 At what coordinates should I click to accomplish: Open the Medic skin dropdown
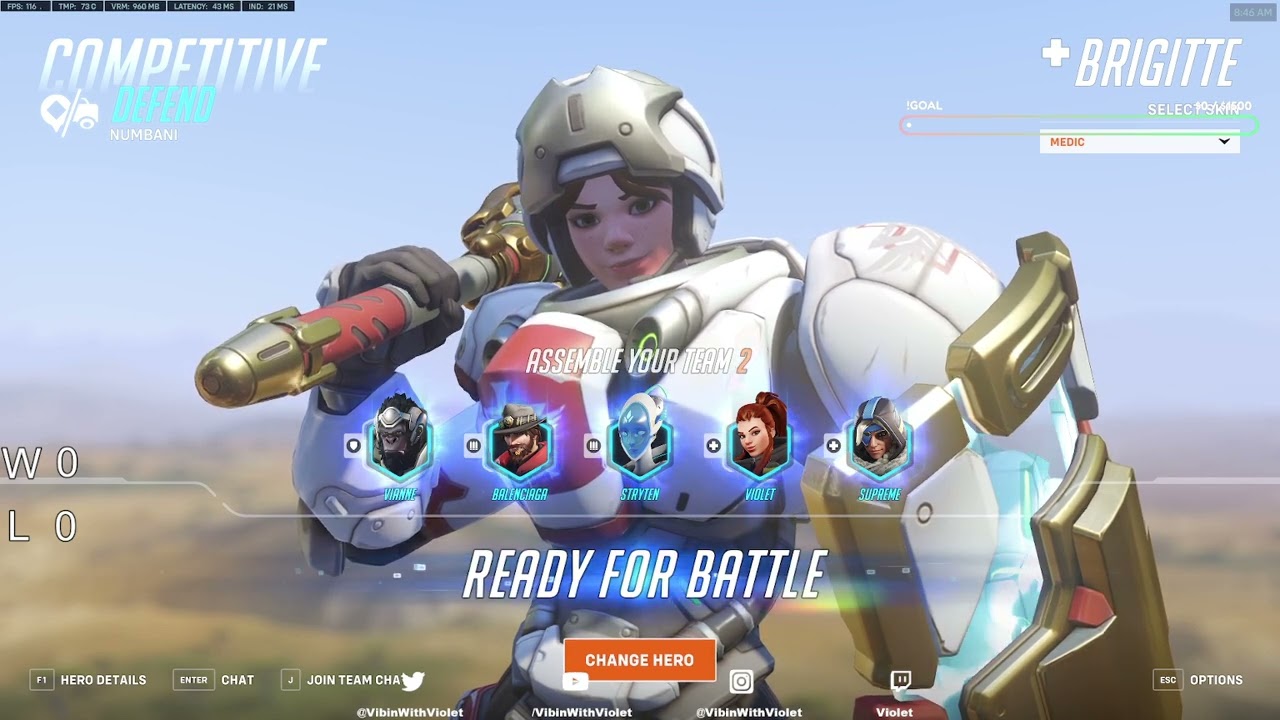click(1139, 142)
